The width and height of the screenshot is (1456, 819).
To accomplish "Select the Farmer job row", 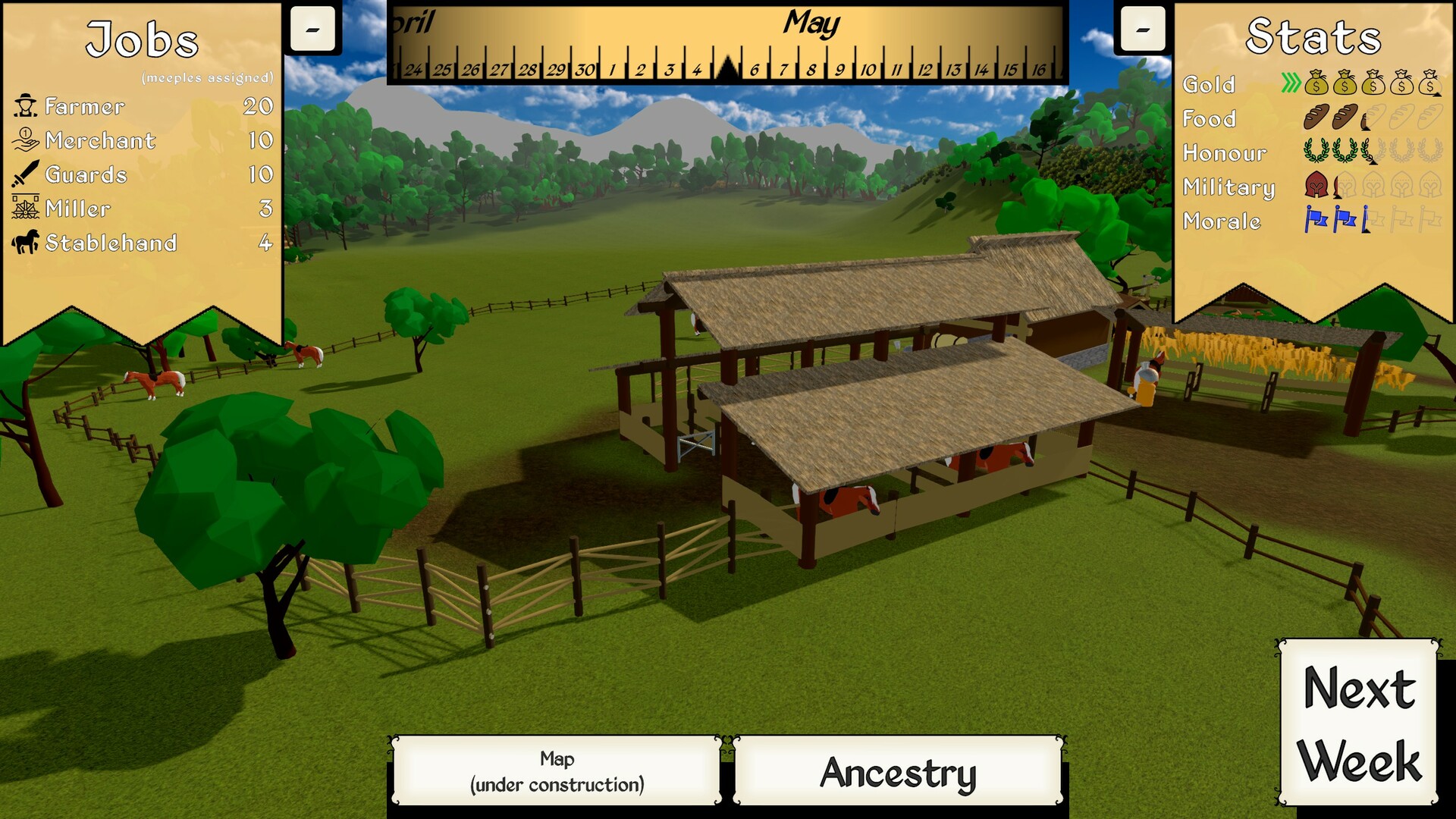I will 143,106.
